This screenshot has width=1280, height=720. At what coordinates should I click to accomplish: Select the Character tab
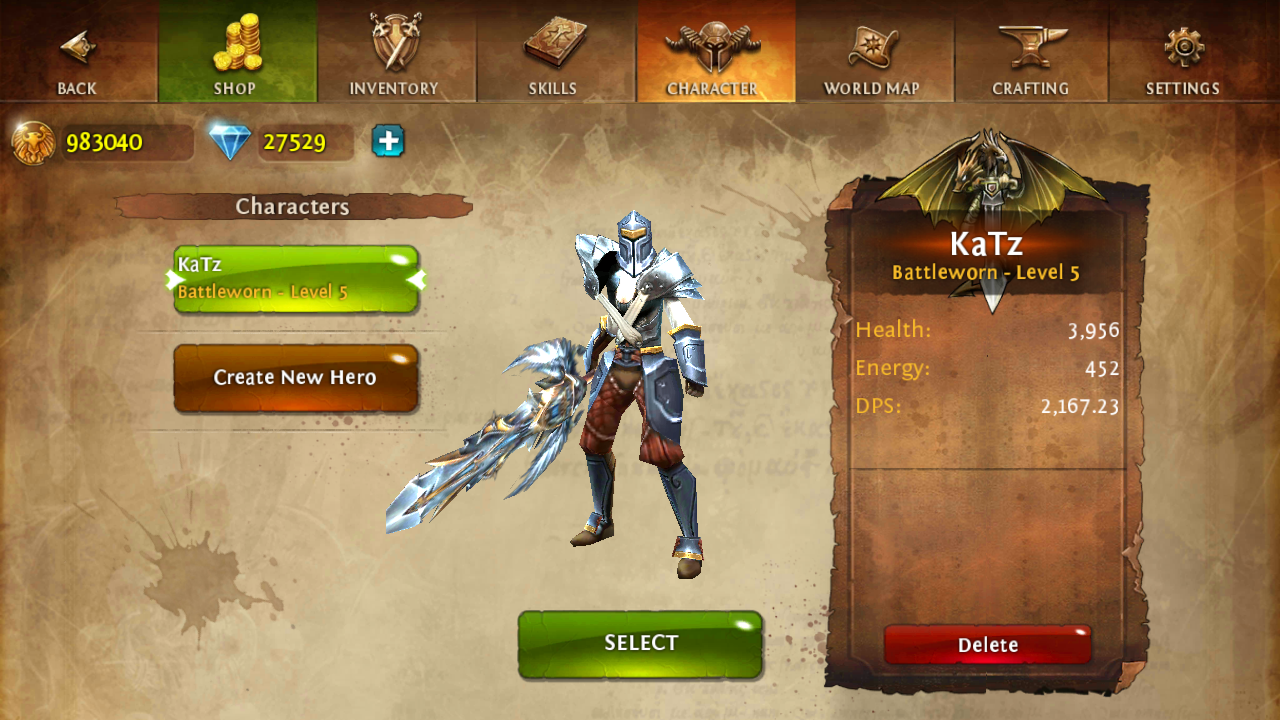pos(713,52)
